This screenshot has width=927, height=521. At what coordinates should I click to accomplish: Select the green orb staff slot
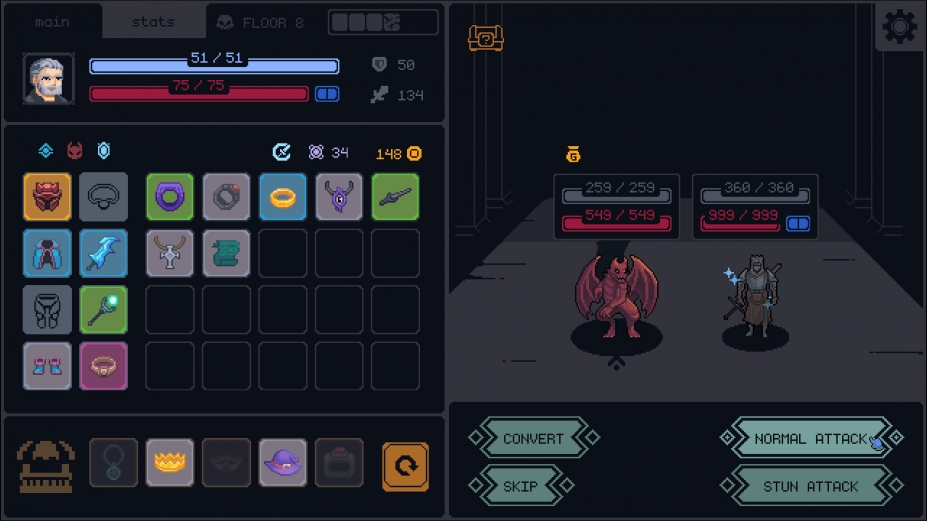coord(104,309)
